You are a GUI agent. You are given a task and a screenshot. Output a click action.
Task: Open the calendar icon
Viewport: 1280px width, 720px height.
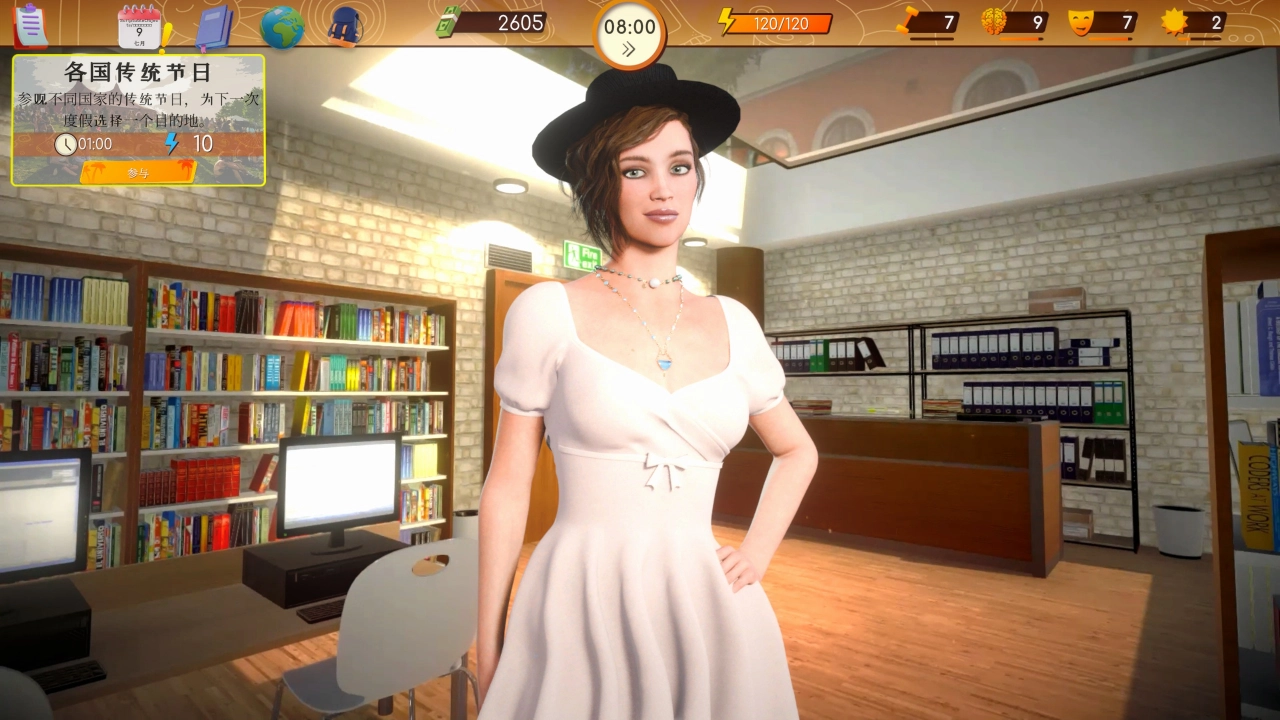point(139,27)
